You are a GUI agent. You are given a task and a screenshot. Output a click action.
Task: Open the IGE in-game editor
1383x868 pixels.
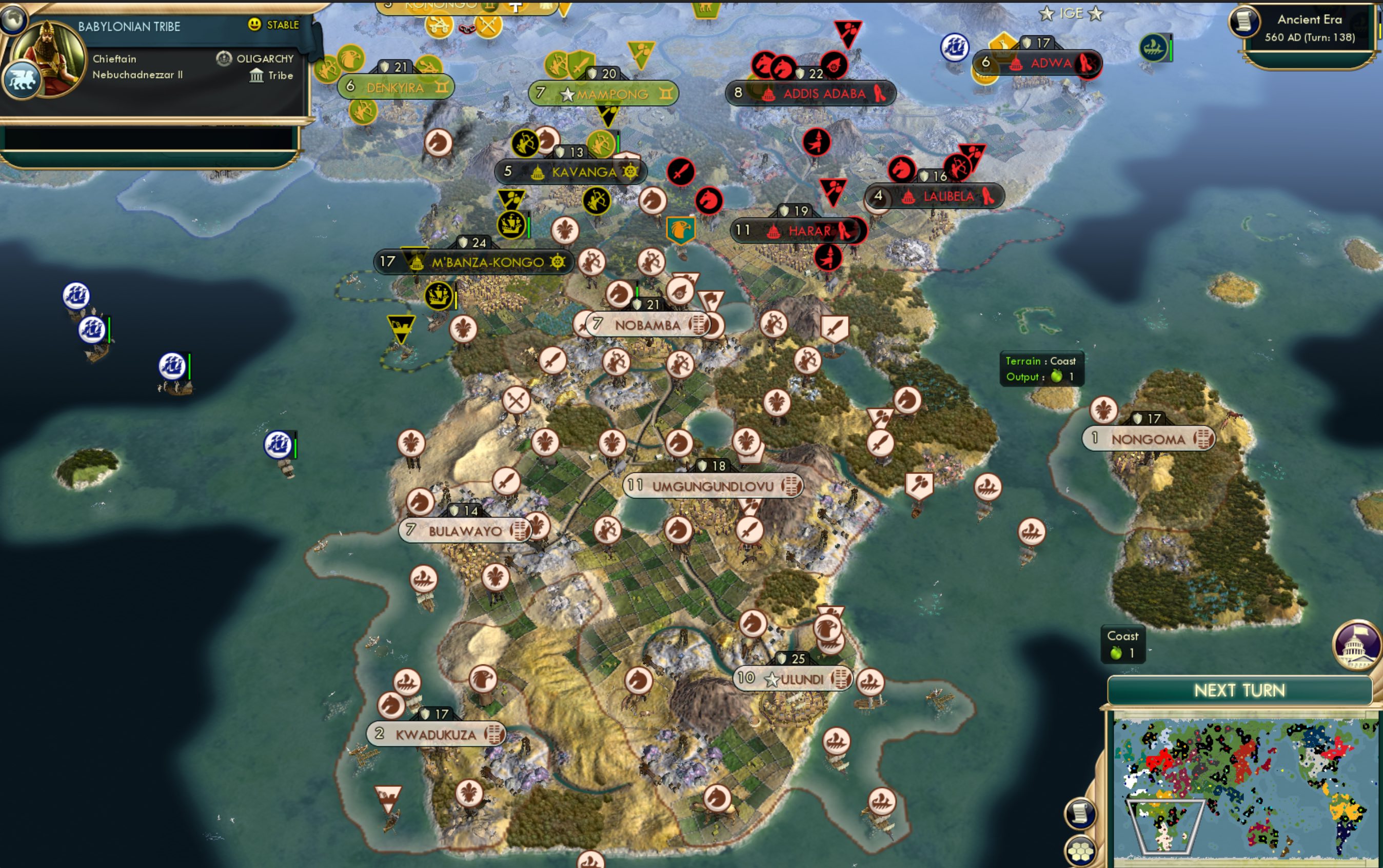click(x=1071, y=13)
